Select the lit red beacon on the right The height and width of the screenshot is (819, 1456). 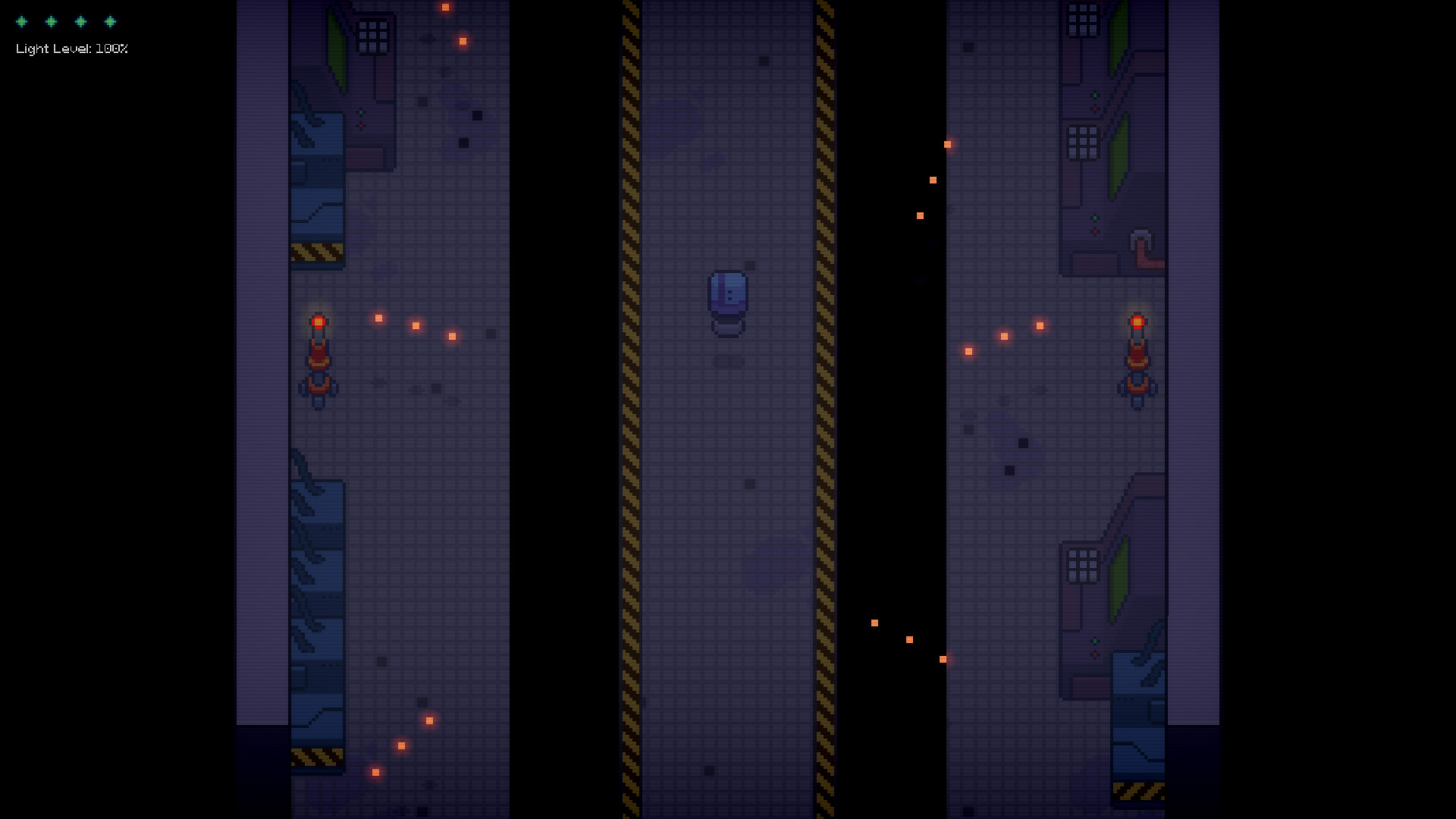pos(1137,322)
